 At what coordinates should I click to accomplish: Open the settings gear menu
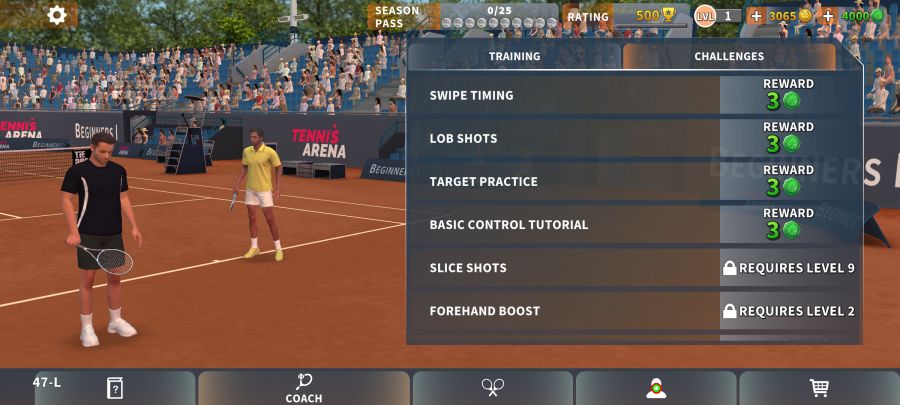(57, 15)
